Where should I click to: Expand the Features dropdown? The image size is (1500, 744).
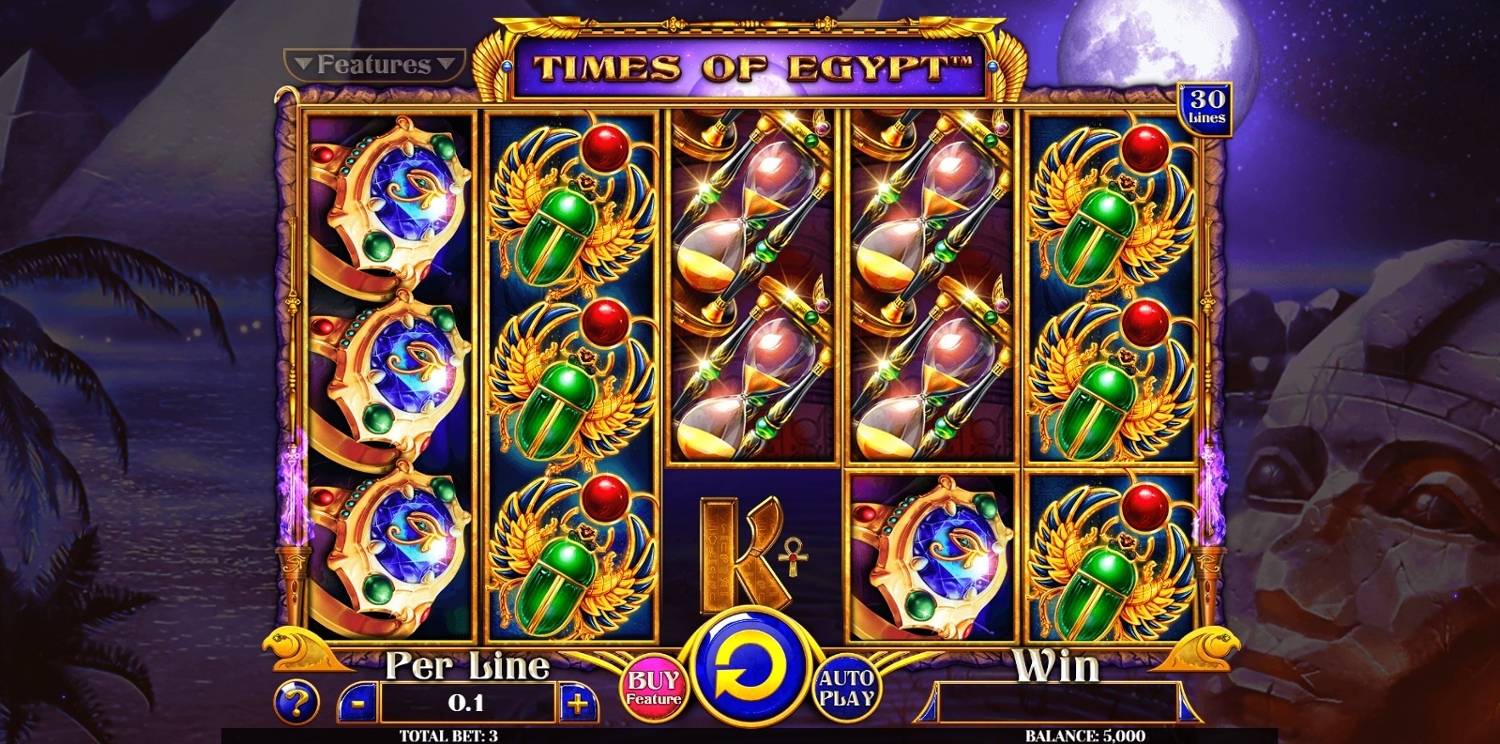[x=374, y=65]
